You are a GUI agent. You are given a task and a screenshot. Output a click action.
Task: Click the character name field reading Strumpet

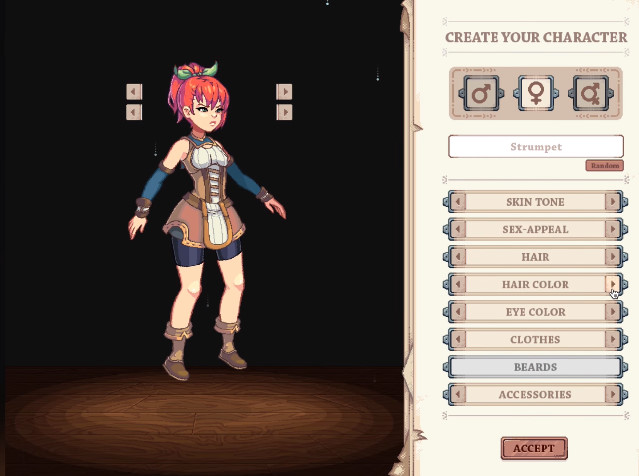(536, 147)
